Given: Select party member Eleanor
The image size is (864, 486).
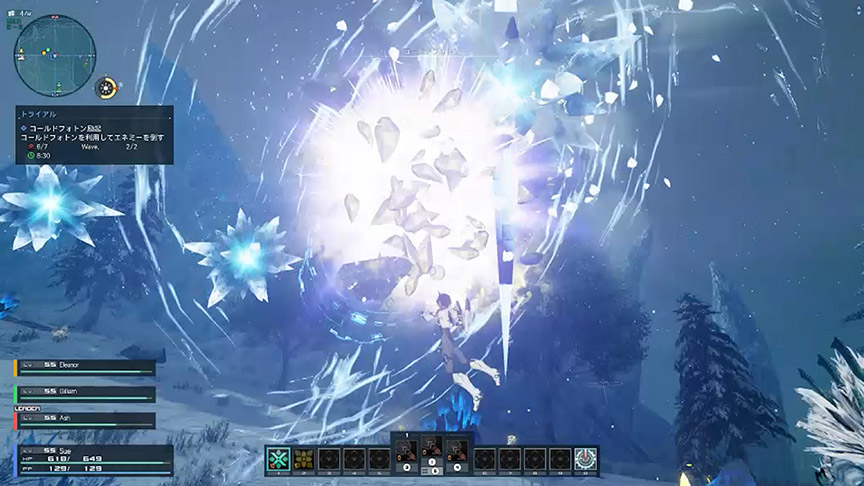Looking at the screenshot, I should click(x=85, y=367).
